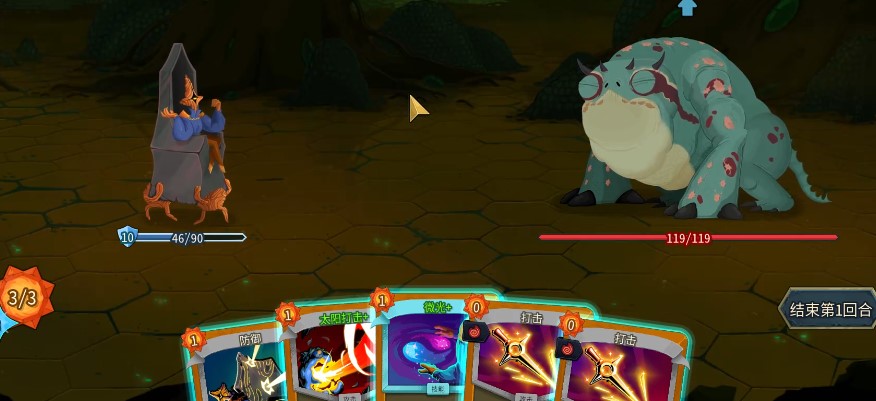Play the 太阳打击+ card from hand

click(x=328, y=362)
